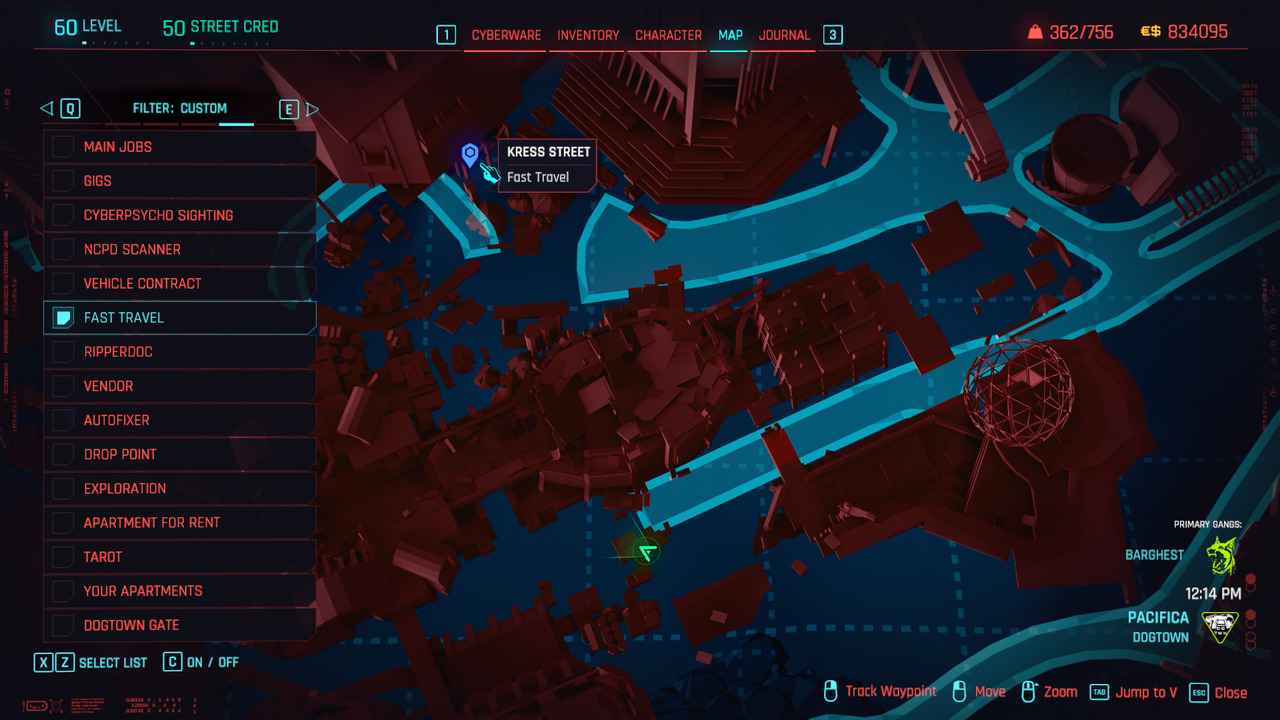
Task: Select the Kress Street fast travel marker
Action: [x=470, y=154]
